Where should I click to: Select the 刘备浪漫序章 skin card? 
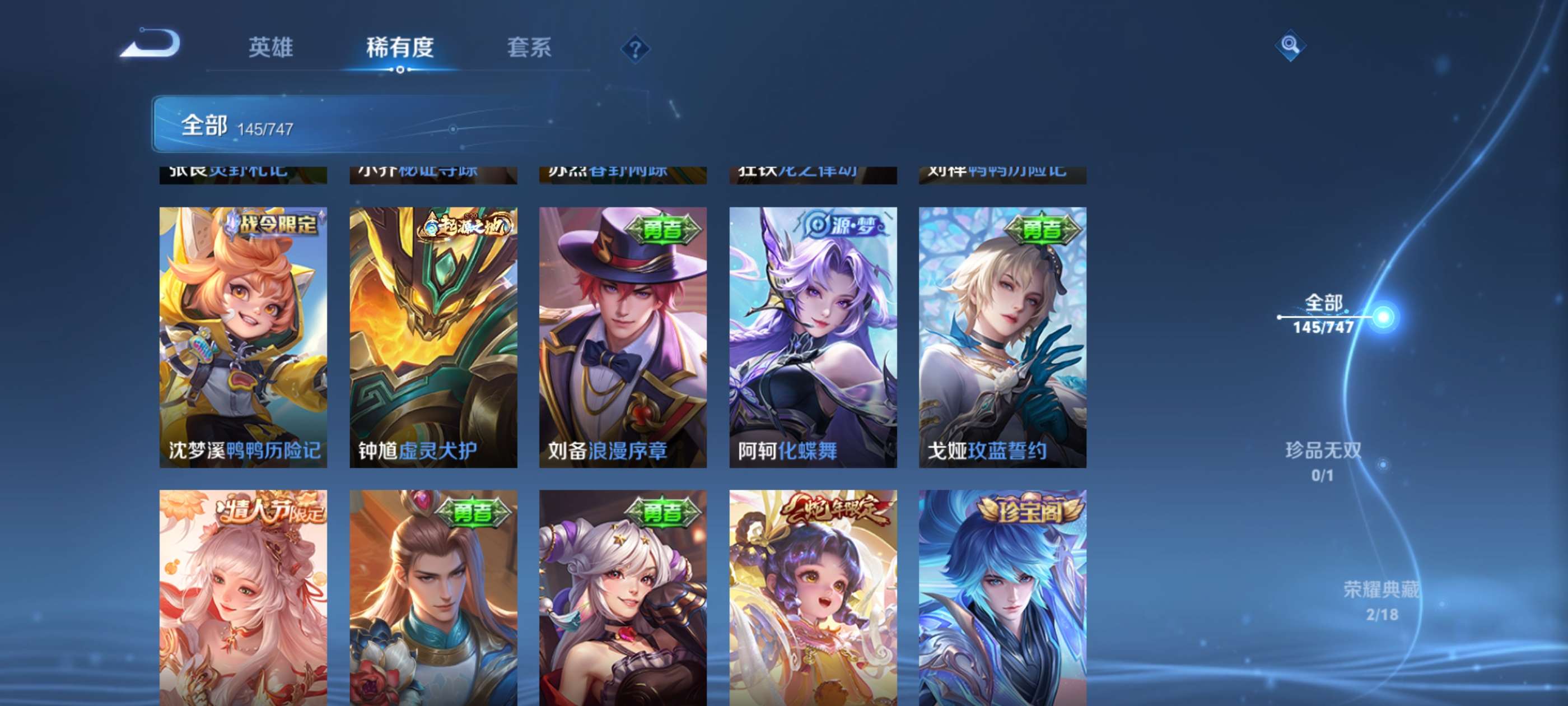[x=623, y=337]
